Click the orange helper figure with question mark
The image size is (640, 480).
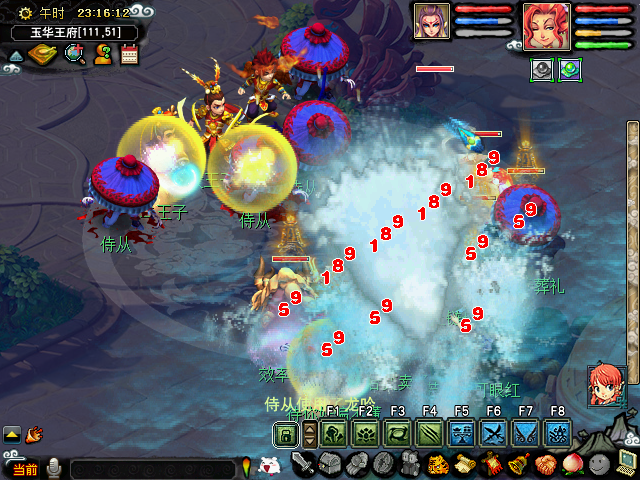click(x=103, y=54)
